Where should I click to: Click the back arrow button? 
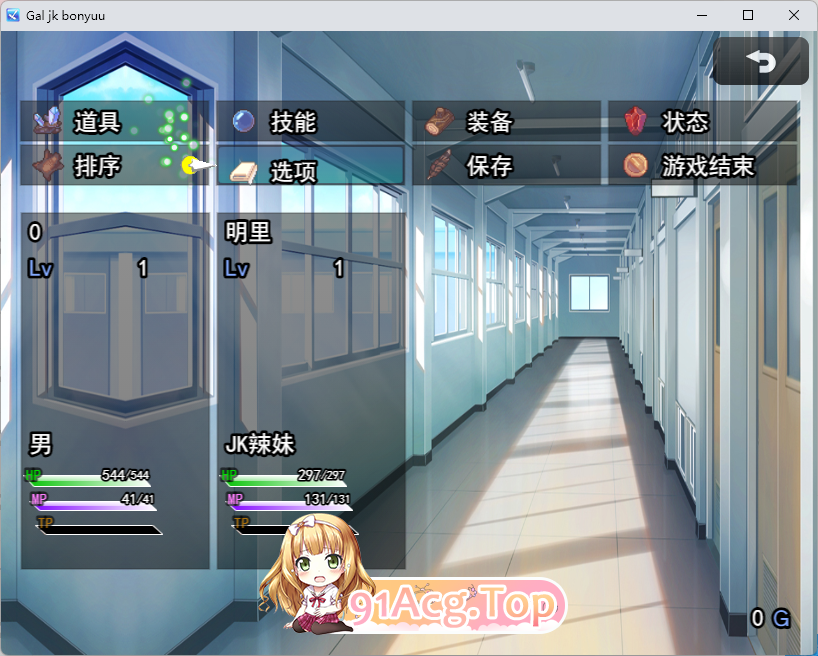click(761, 62)
